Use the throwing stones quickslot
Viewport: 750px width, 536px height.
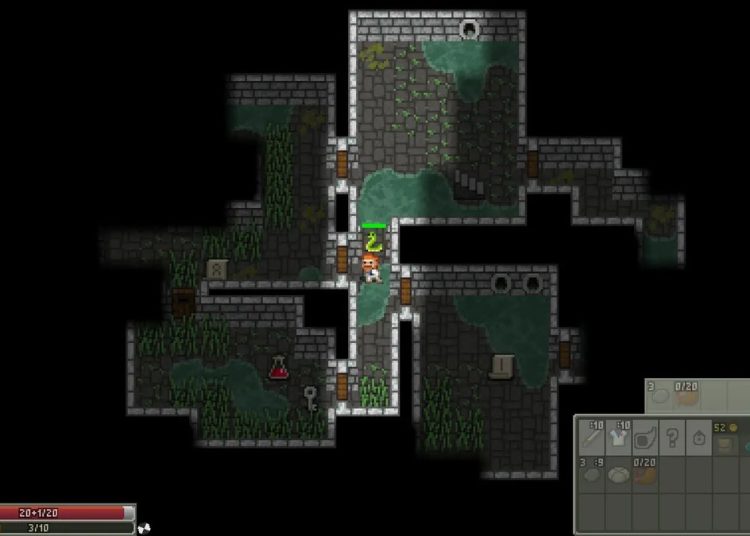(x=659, y=394)
